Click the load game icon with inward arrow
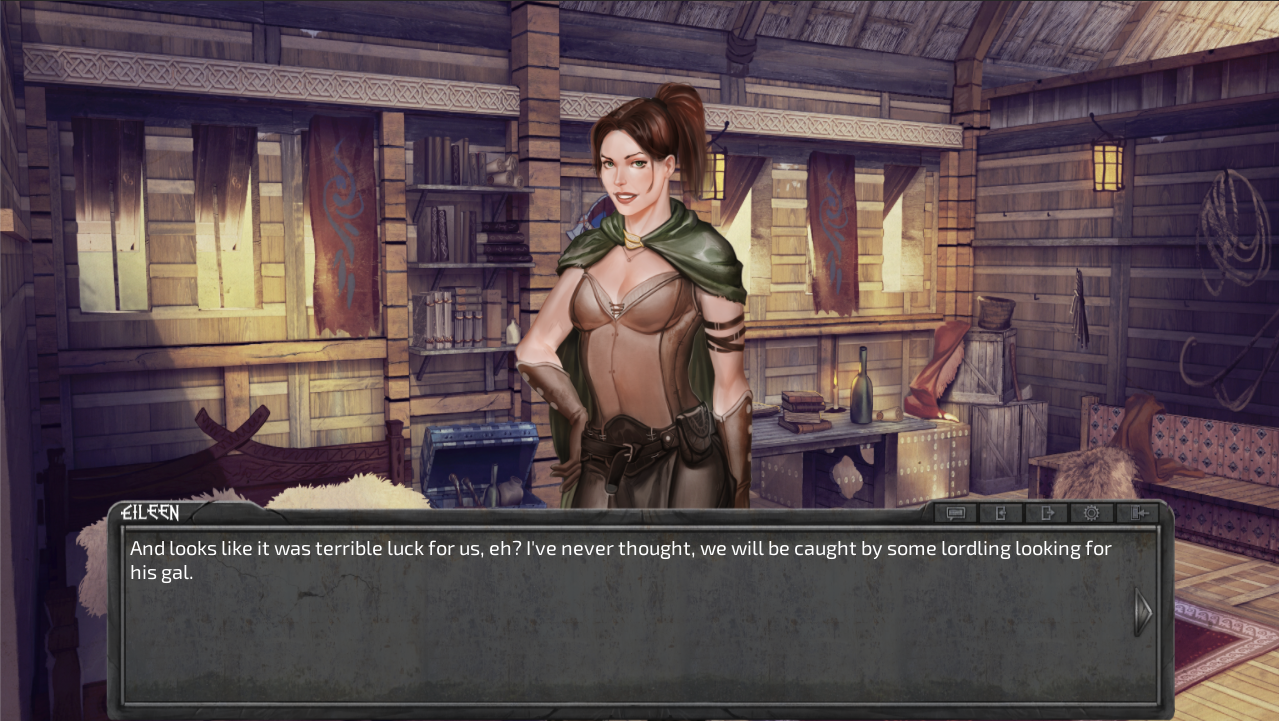This screenshot has width=1279, height=721. [1001, 513]
